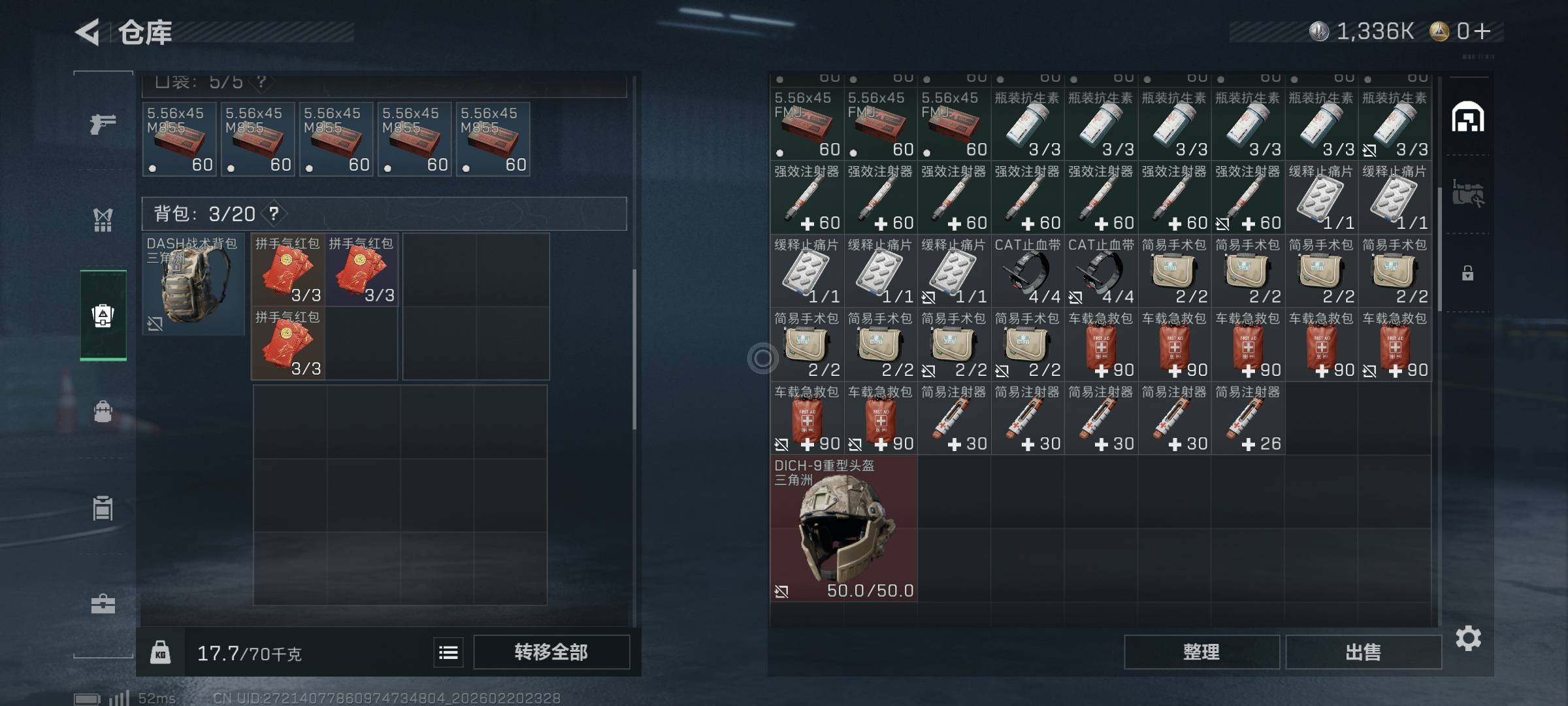Add premium currency with the plus button
The width and height of the screenshot is (1568, 706).
pyautogui.click(x=1482, y=31)
